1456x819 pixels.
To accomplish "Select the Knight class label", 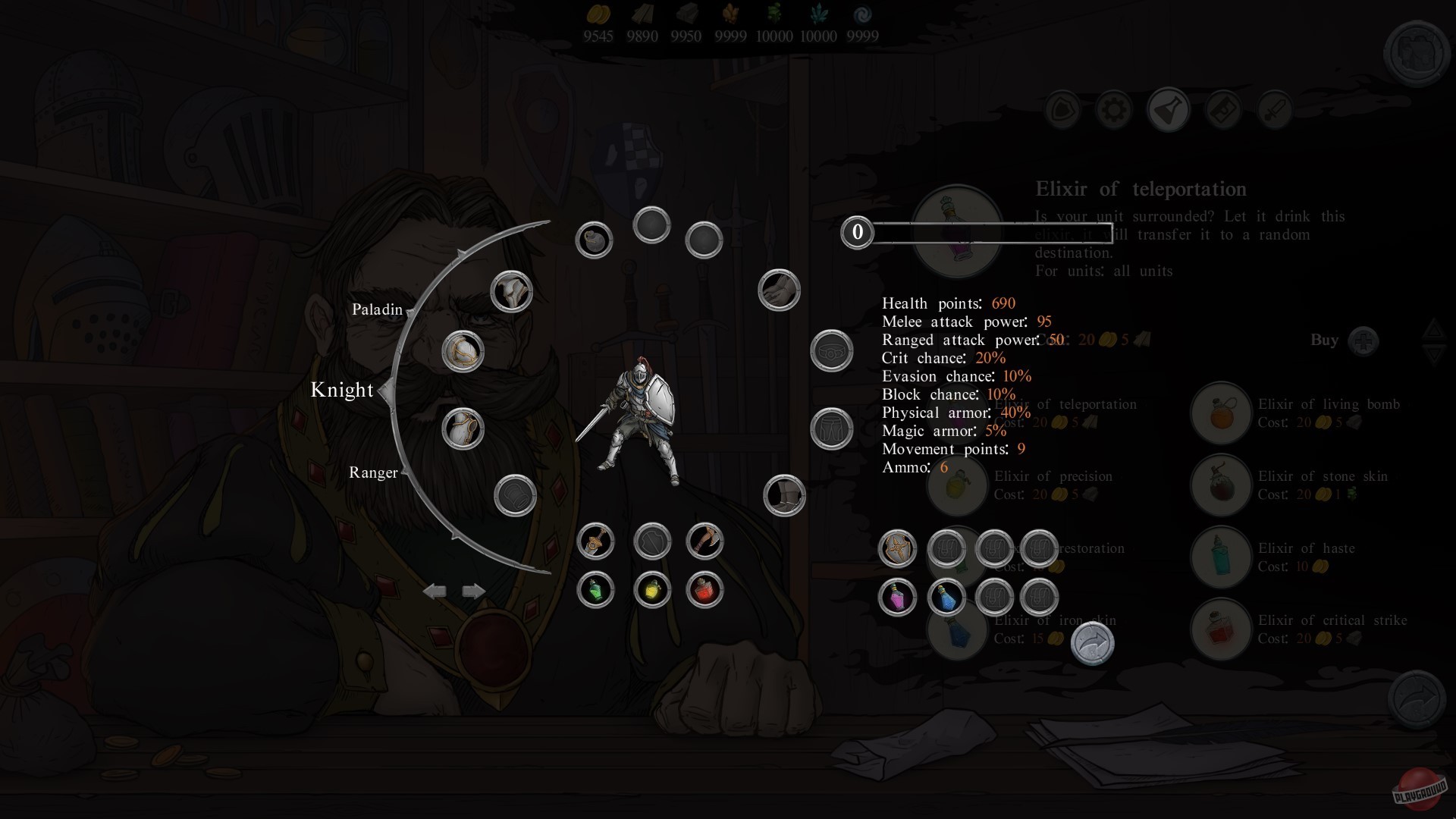I will coord(342,390).
